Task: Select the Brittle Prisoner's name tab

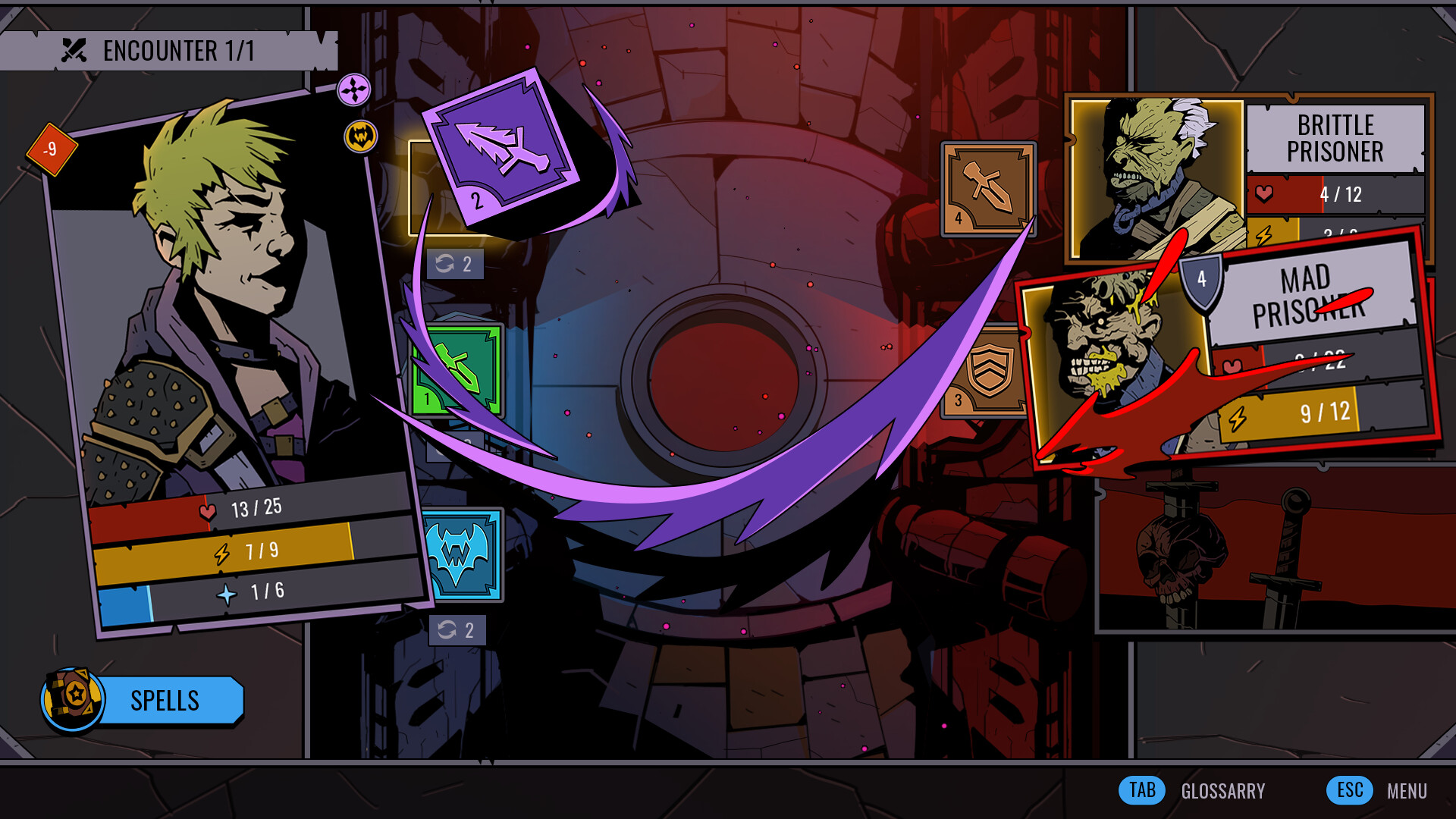Action: tap(1337, 139)
